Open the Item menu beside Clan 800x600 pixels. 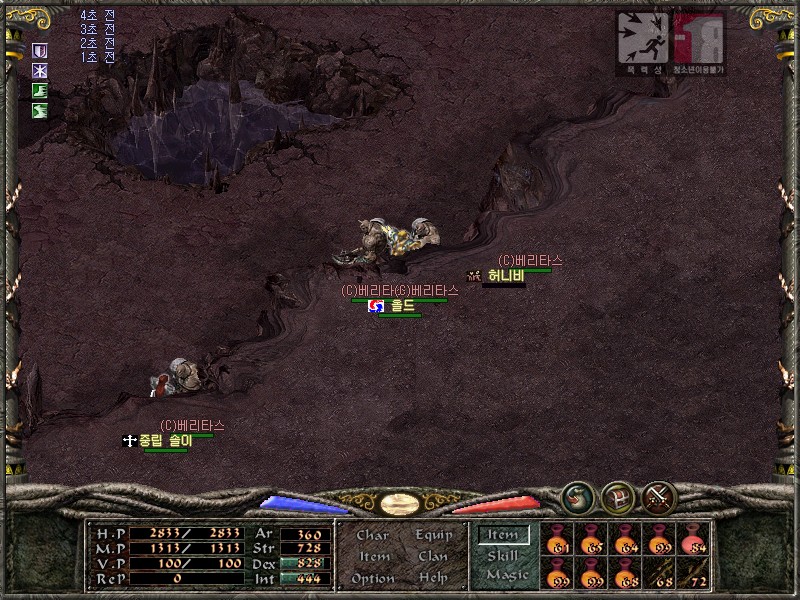pyautogui.click(x=374, y=557)
